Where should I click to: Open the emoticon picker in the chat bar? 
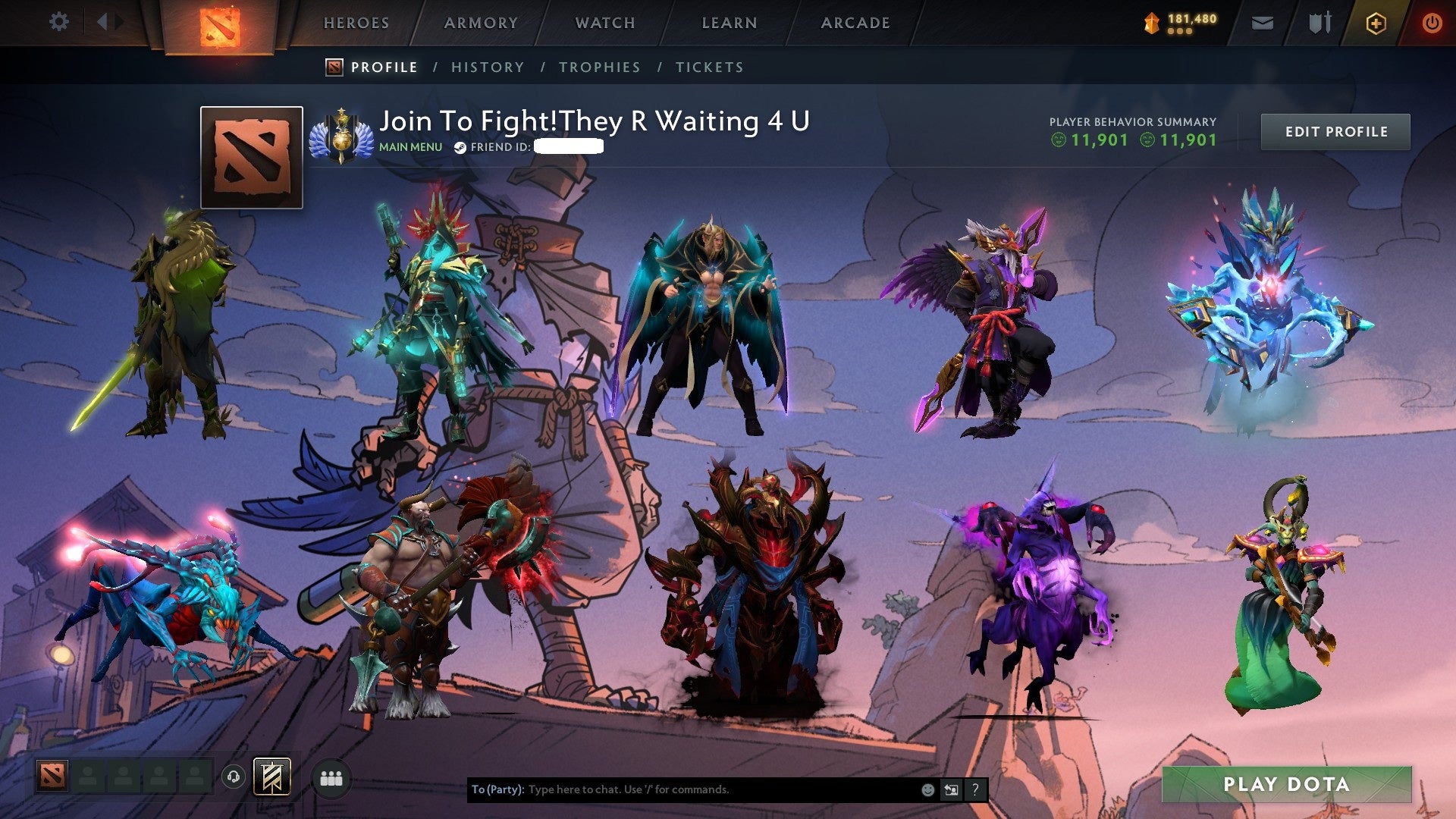click(927, 789)
